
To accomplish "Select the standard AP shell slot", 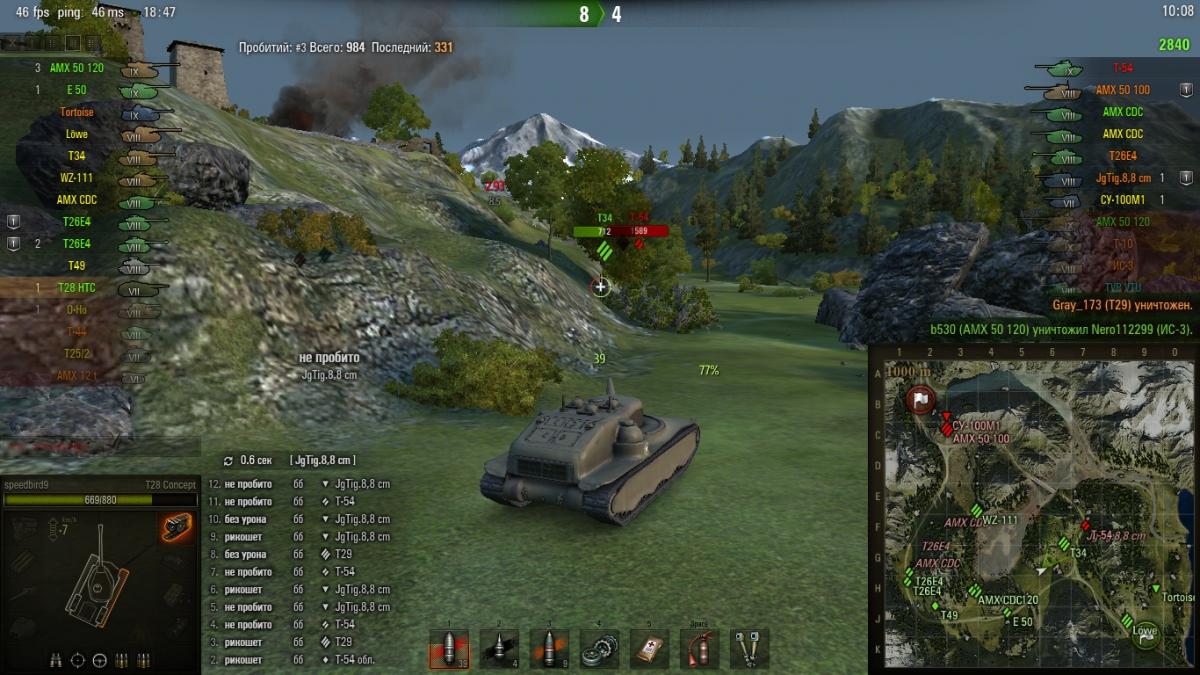I will pyautogui.click(x=449, y=649).
